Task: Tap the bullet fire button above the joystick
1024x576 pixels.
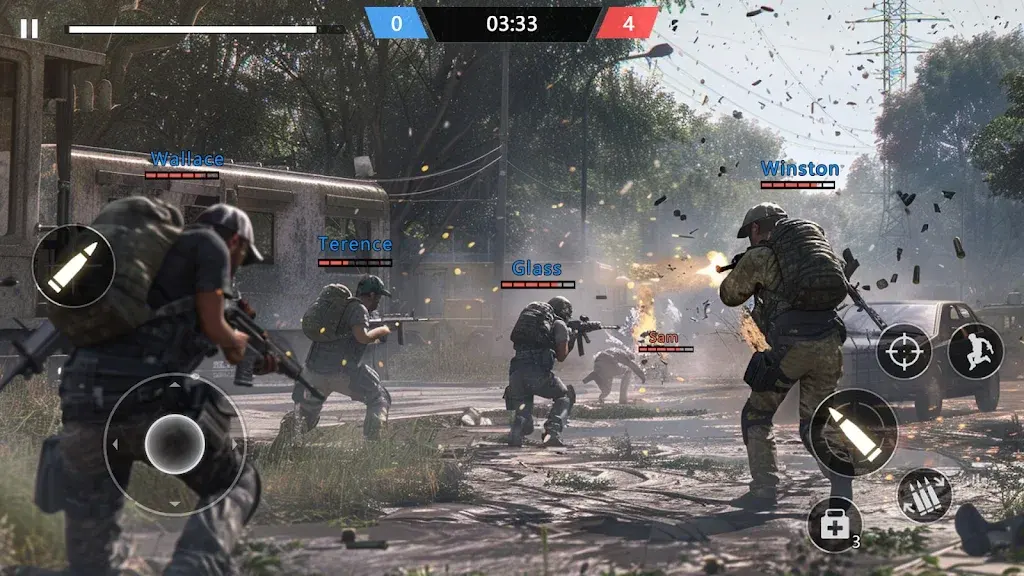Action: [73, 266]
